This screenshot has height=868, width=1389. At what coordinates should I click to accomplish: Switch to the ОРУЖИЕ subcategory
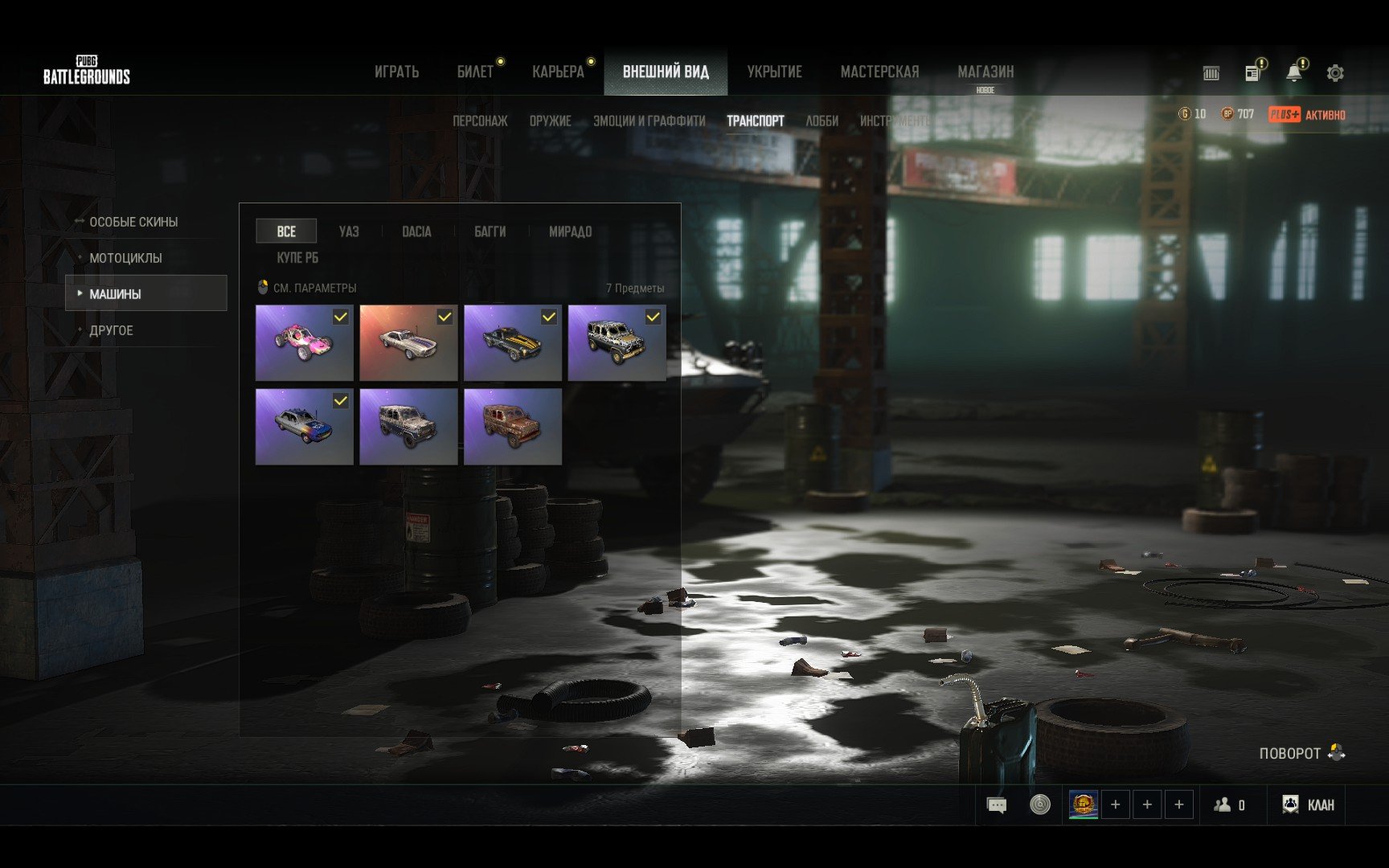[551, 121]
